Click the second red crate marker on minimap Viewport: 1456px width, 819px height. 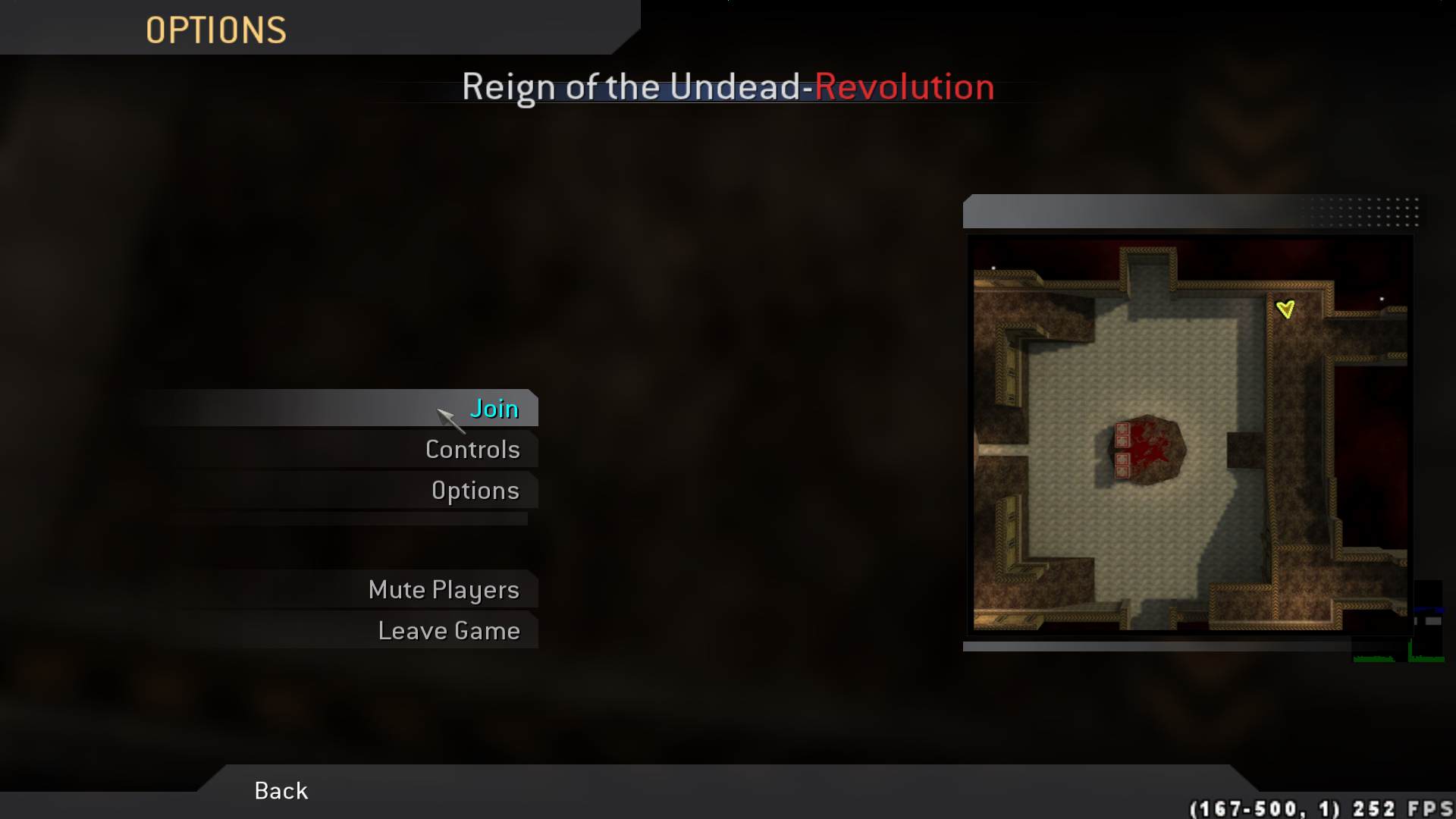coord(1122,441)
